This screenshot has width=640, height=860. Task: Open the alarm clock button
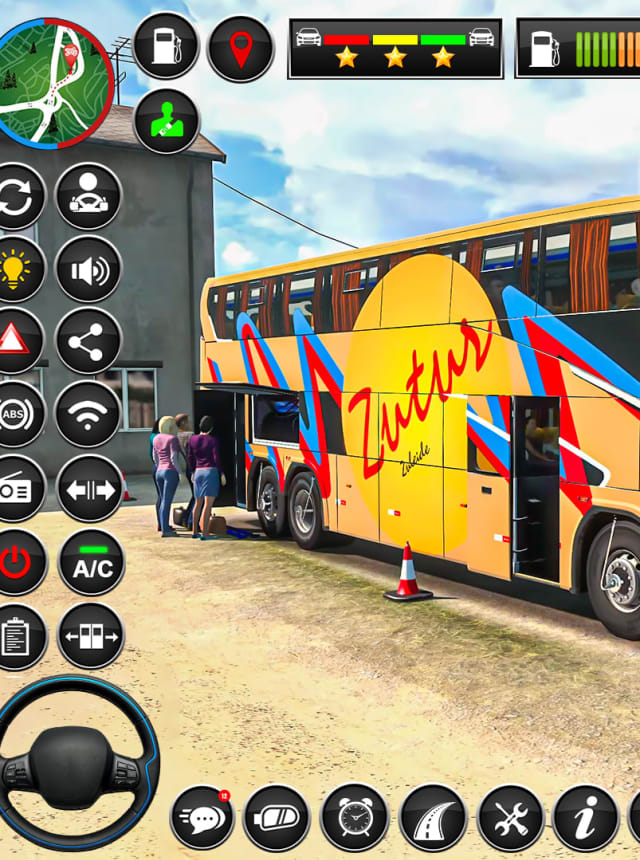[354, 817]
